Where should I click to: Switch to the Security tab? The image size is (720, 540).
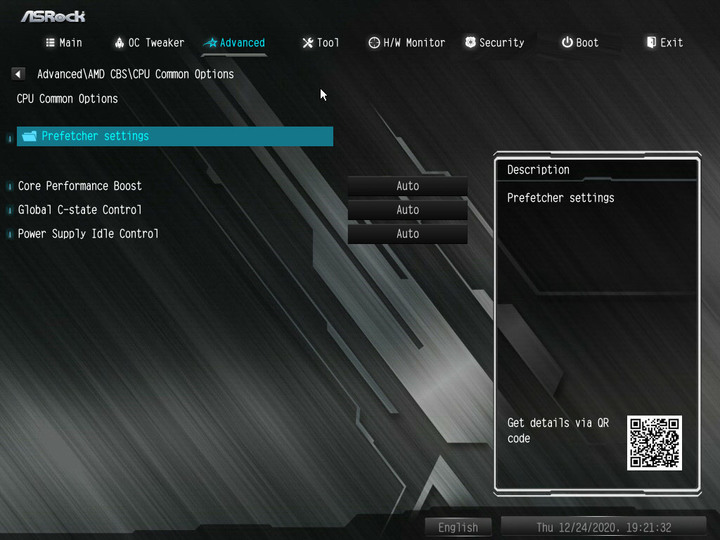pyautogui.click(x=494, y=43)
